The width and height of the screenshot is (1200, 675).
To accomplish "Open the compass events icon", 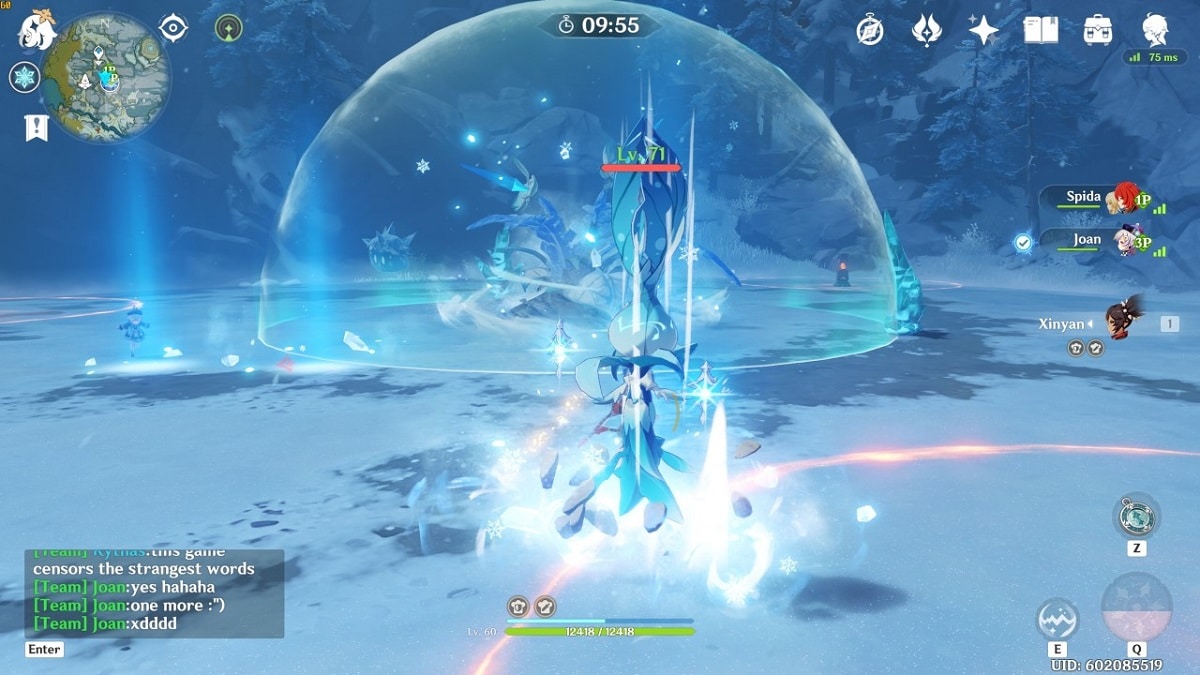I will (870, 31).
